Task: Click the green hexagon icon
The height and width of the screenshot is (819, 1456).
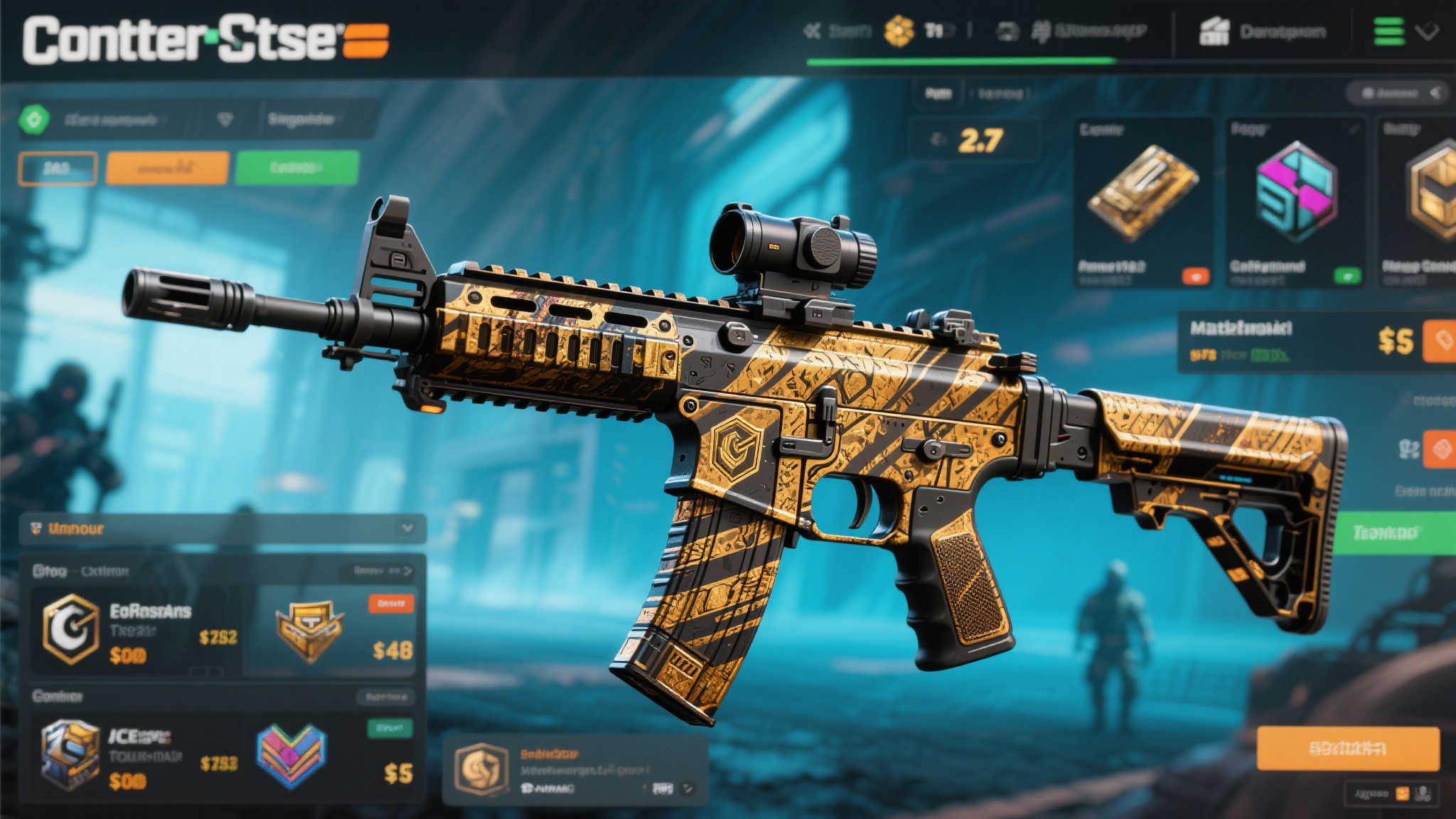Action: tap(34, 119)
